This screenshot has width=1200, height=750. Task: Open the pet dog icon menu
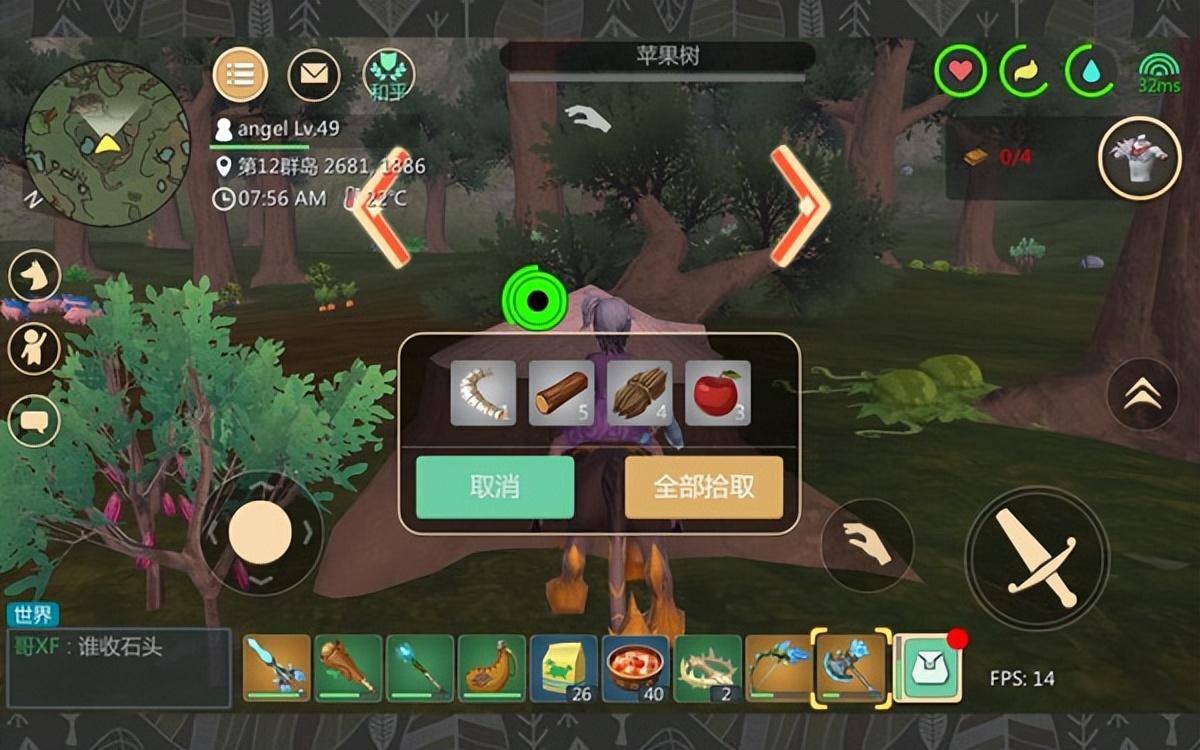point(35,274)
